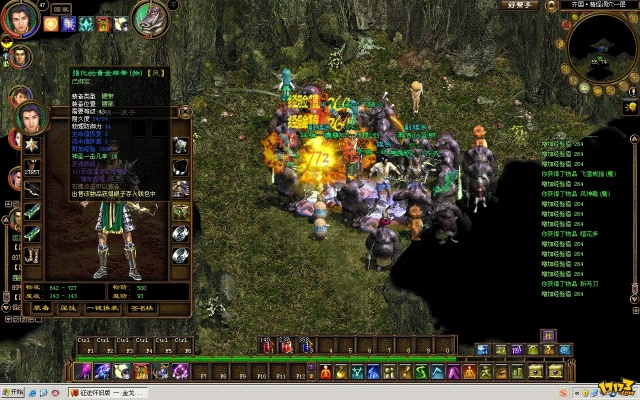Click the first orange buff icon

tap(49, 23)
